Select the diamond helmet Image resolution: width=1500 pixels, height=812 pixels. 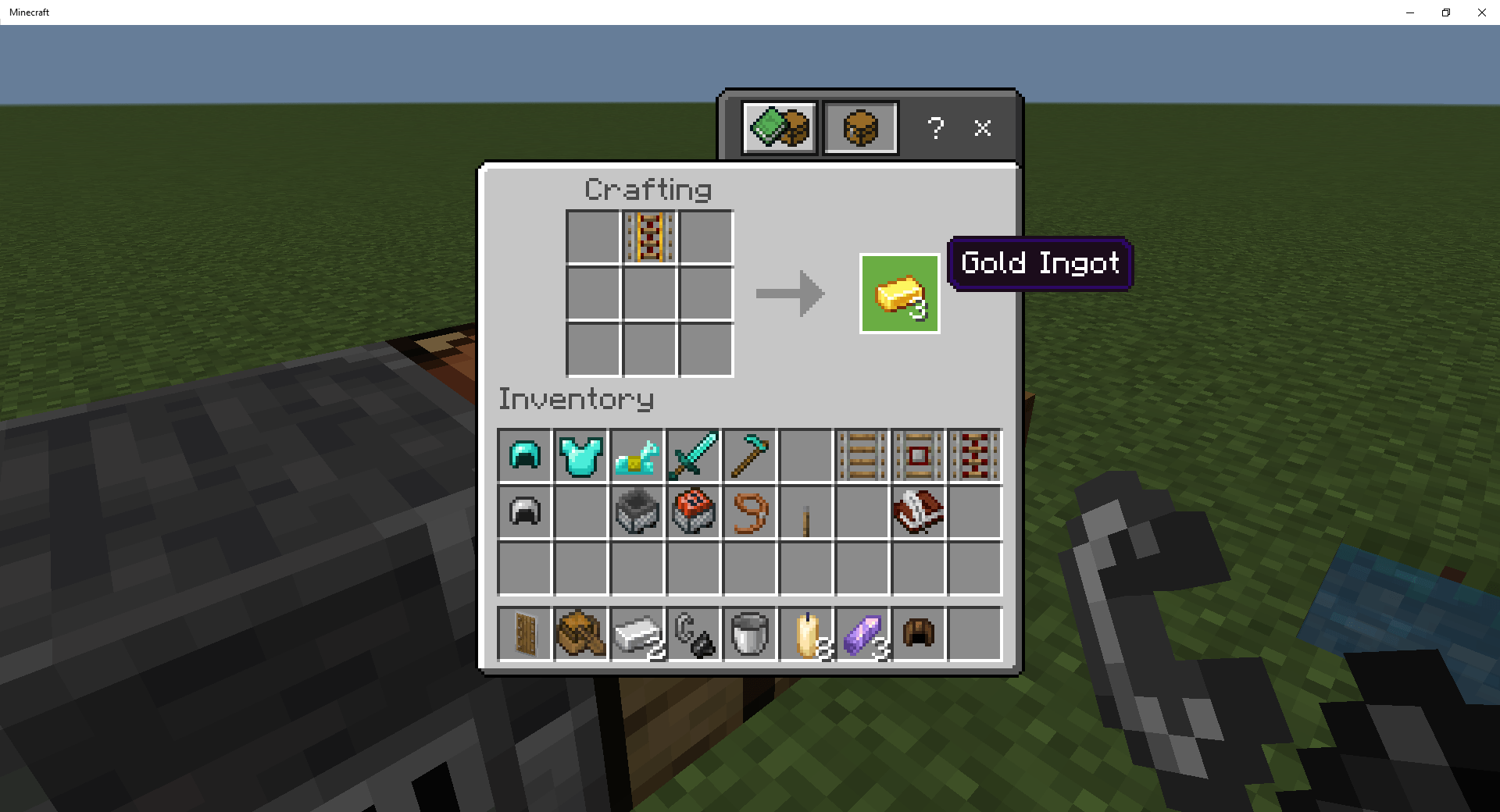[x=523, y=457]
